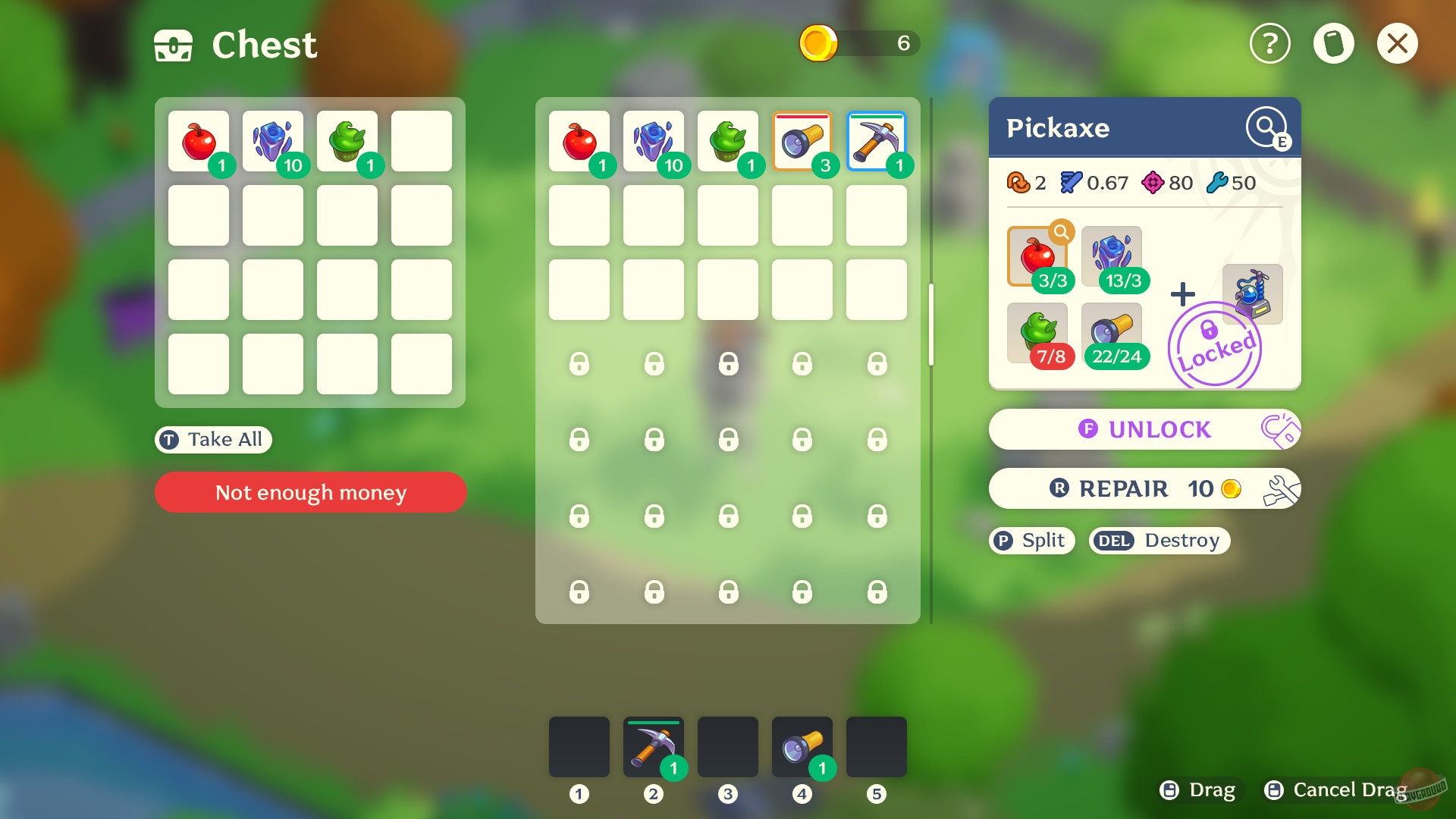Select the flashlight in the chest inventory

point(802,140)
